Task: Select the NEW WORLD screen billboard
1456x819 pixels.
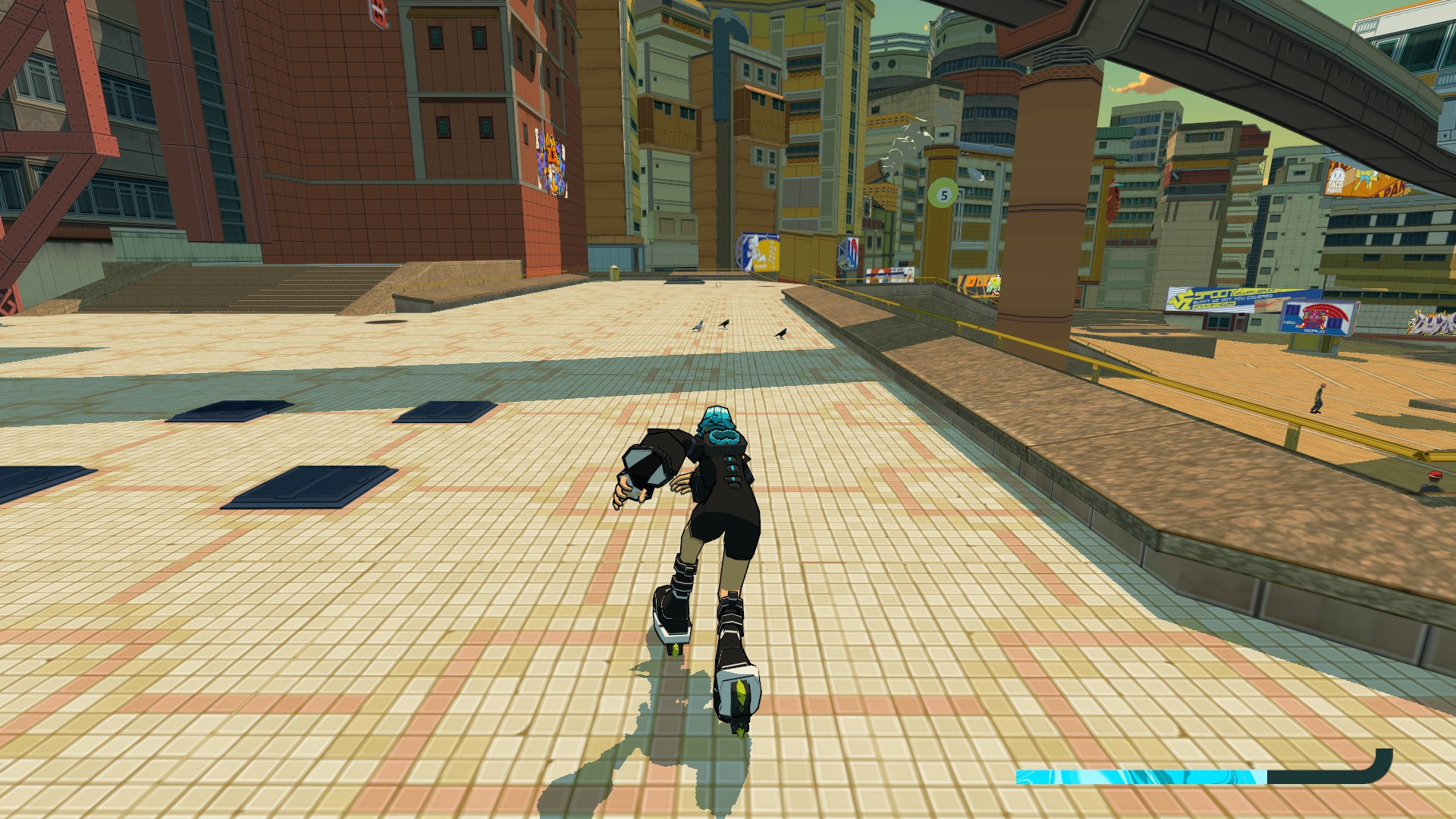Action: pyautogui.click(x=1316, y=317)
